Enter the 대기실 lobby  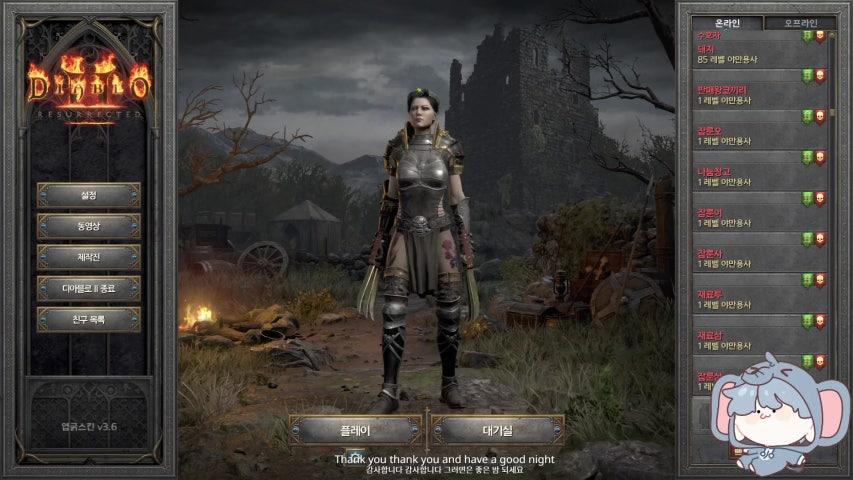(x=497, y=430)
